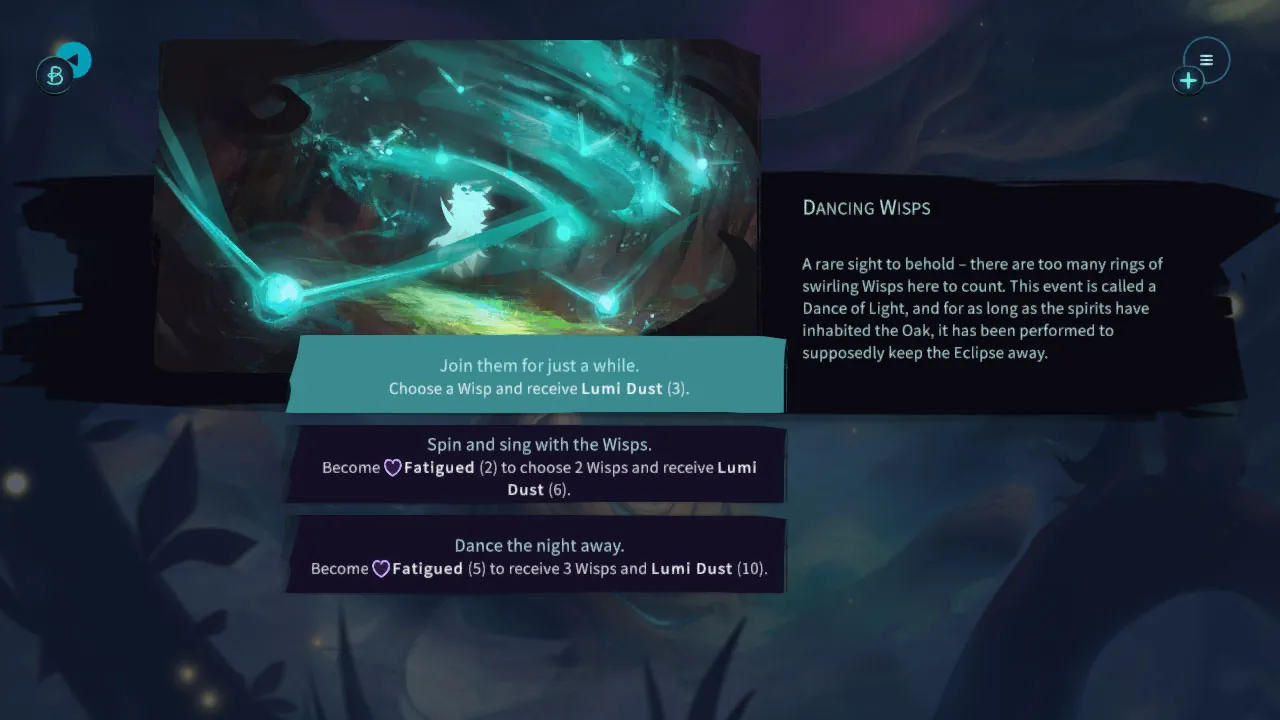Click the Fatigued heart icon in the bottom option
Screen dimensions: 1280x720
click(x=381, y=568)
